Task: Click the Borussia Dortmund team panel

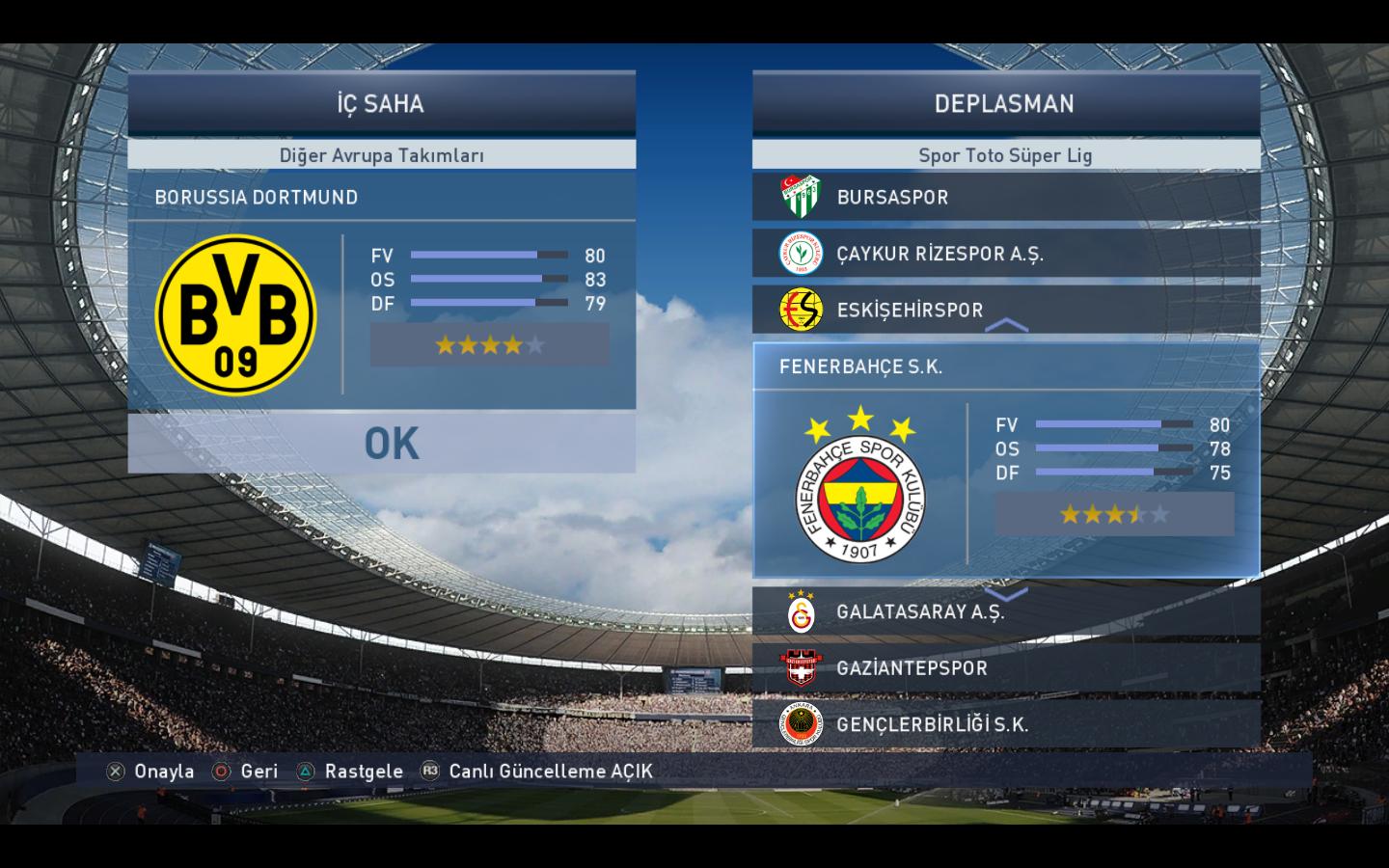Action: point(382,197)
